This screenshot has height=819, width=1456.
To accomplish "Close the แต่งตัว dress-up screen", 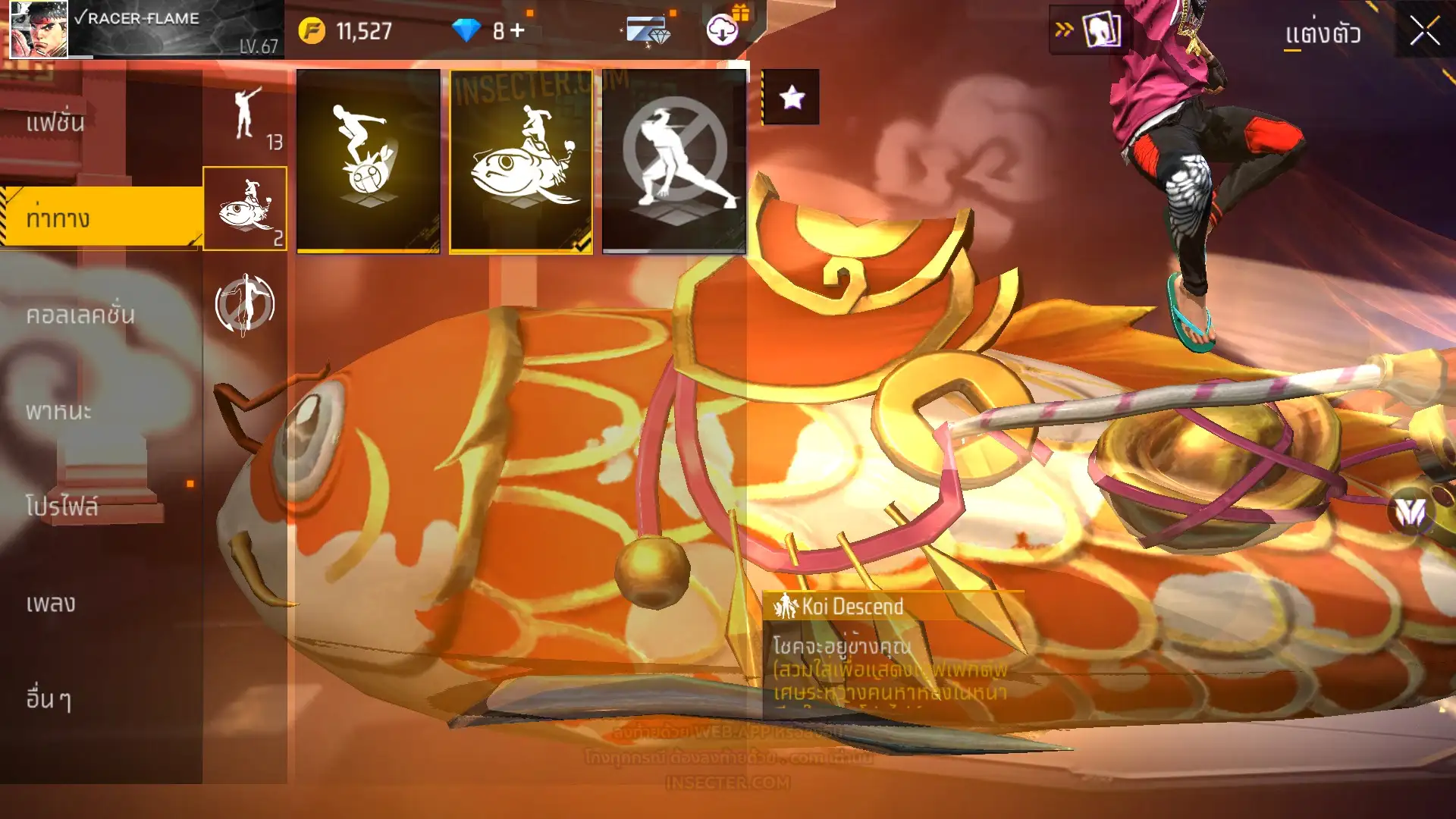I will [1424, 32].
